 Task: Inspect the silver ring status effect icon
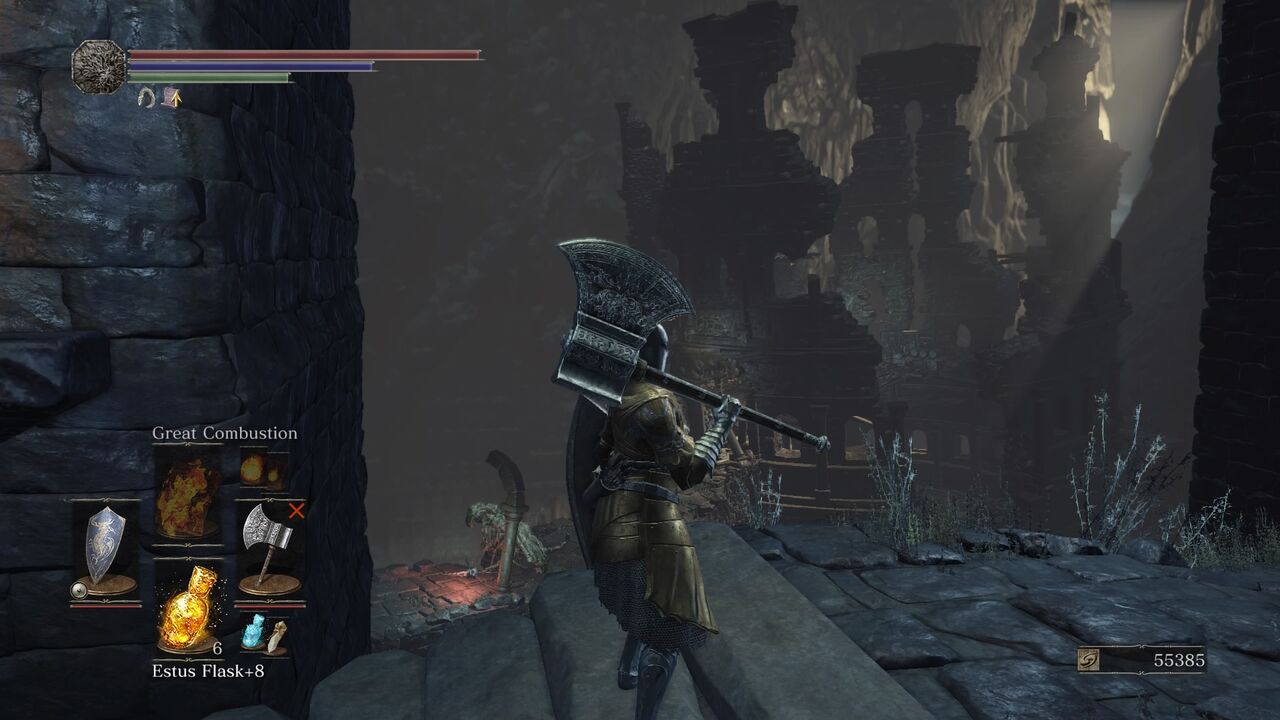click(146, 97)
